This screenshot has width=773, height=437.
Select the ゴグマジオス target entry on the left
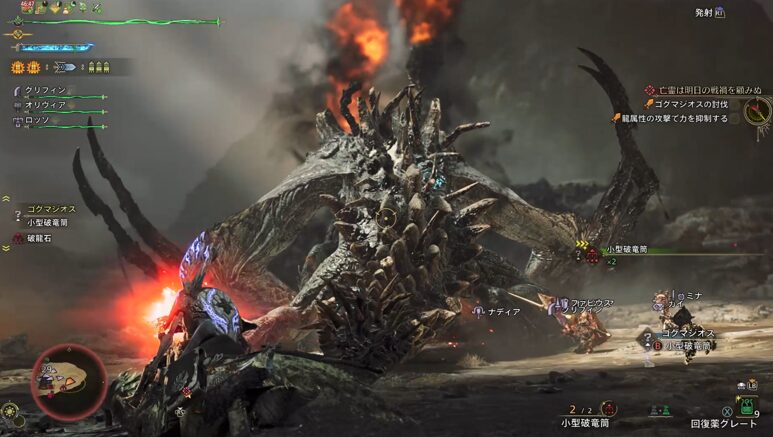coord(47,209)
